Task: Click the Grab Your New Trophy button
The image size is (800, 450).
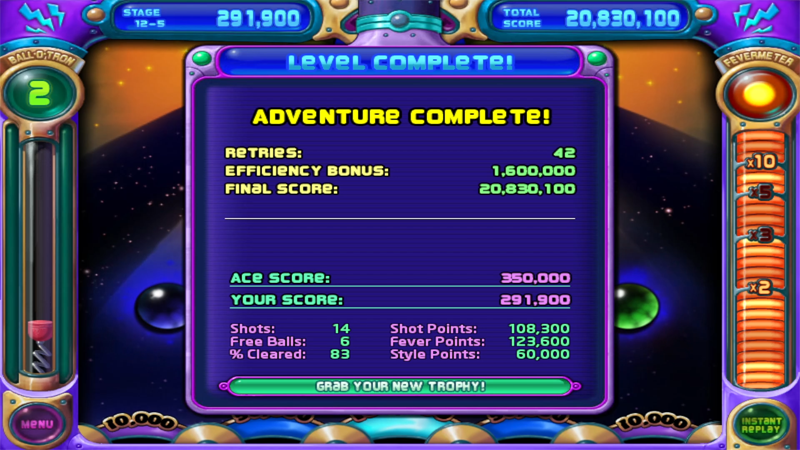Action: (400, 386)
